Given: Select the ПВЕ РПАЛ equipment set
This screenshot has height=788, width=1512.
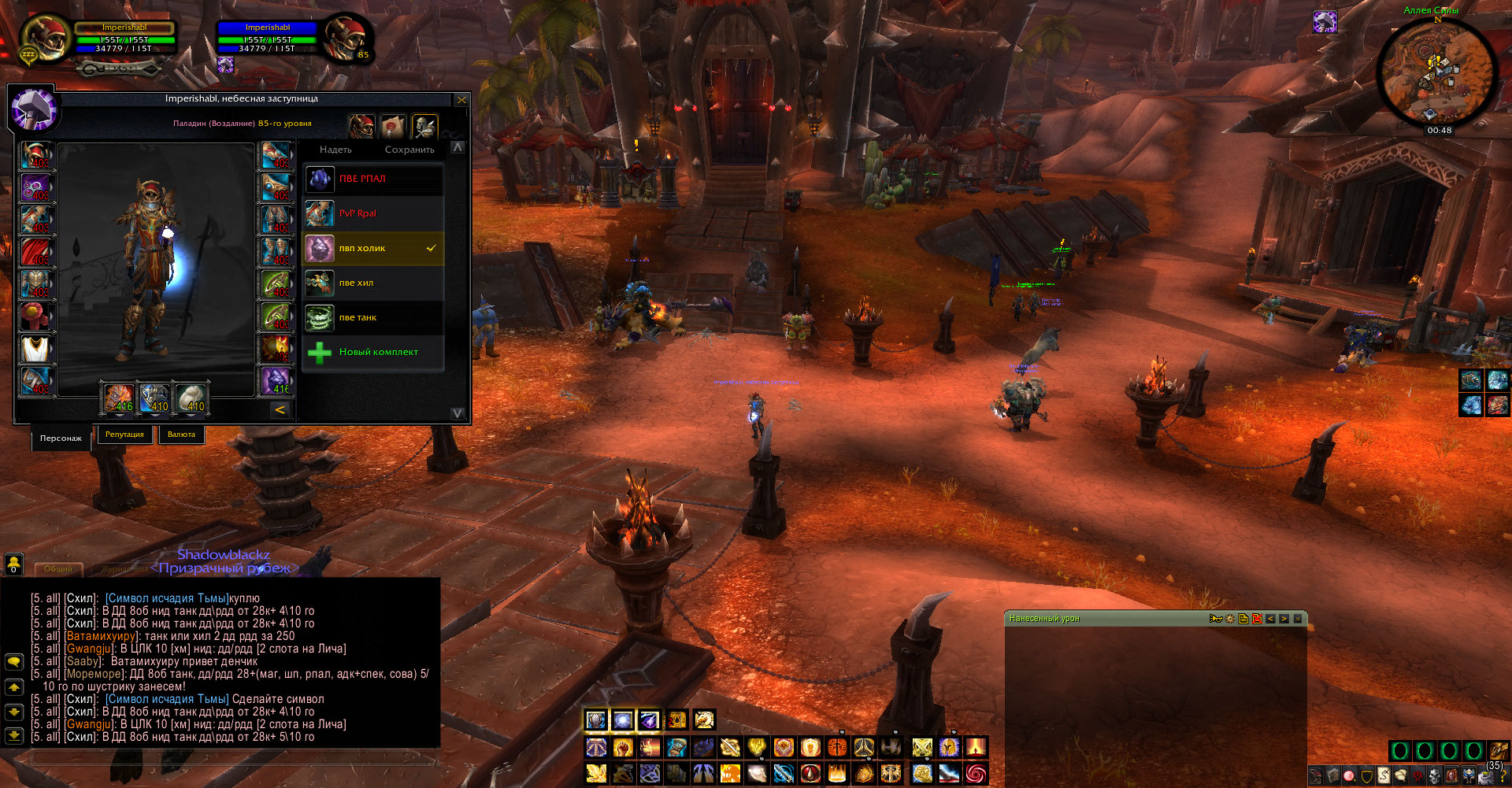Looking at the screenshot, I should click(x=374, y=179).
